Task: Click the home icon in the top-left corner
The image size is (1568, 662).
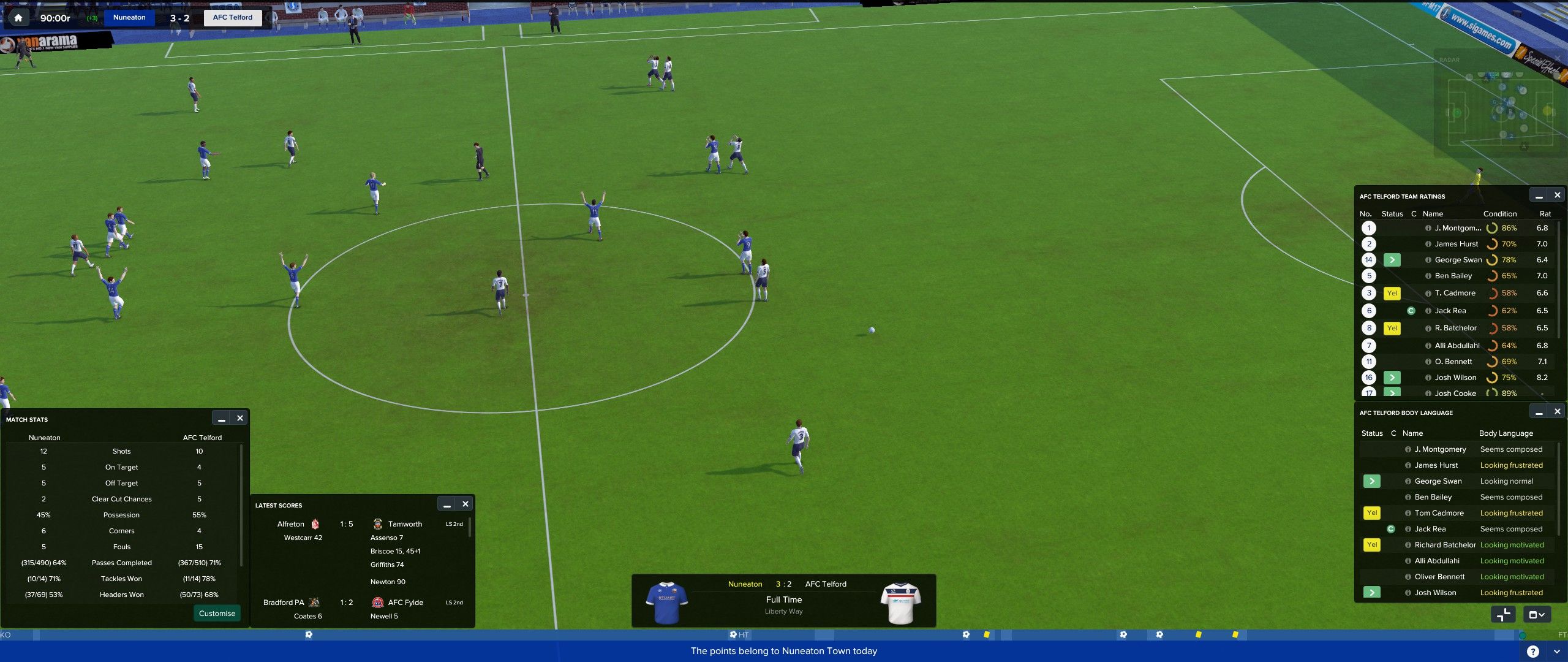Action: 18,17
